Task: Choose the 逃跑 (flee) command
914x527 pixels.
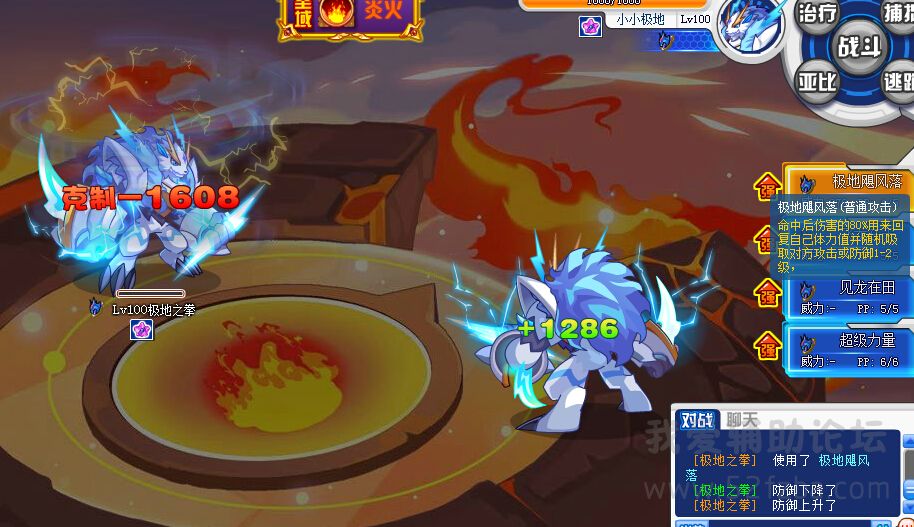Action: click(898, 82)
